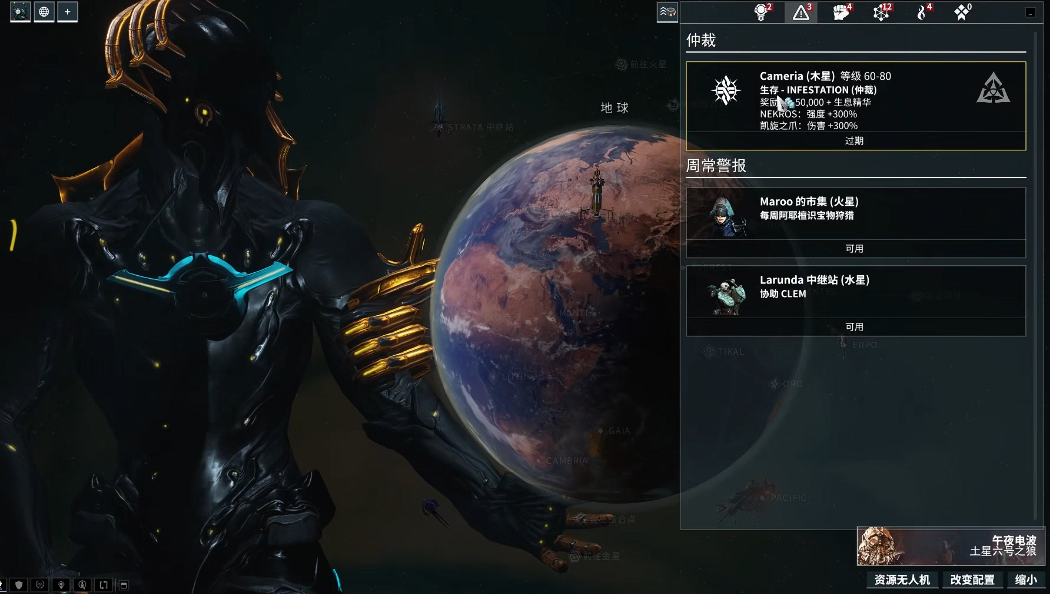
Task: Select the syndicate missions network tab
Action: point(882,12)
